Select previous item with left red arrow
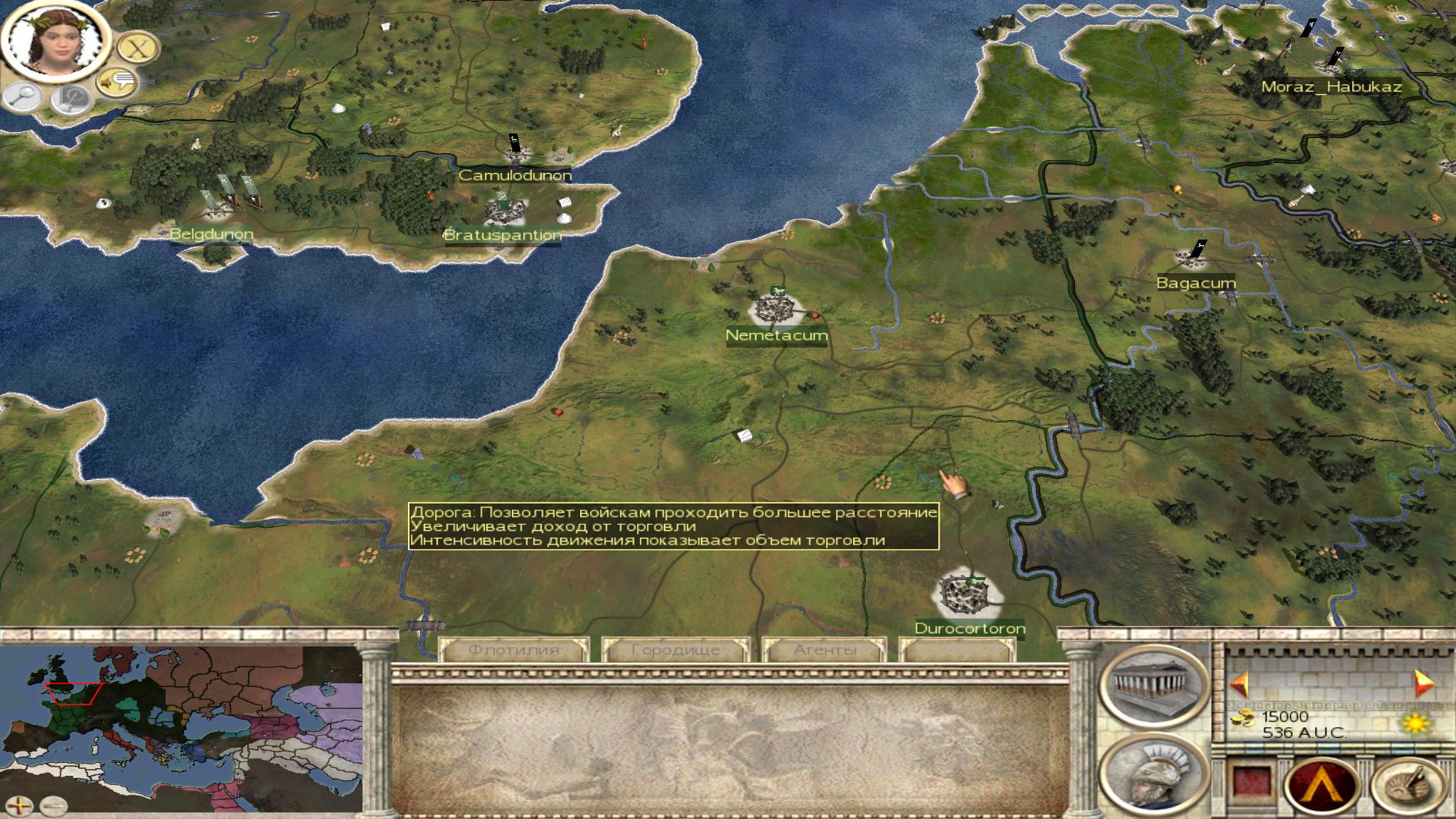The image size is (1456, 819). pyautogui.click(x=1240, y=684)
